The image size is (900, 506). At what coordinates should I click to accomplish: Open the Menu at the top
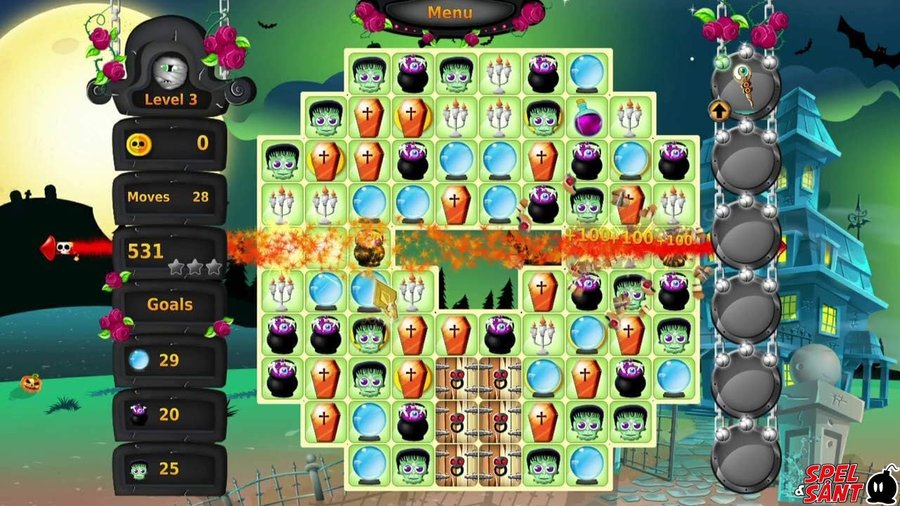point(449,13)
